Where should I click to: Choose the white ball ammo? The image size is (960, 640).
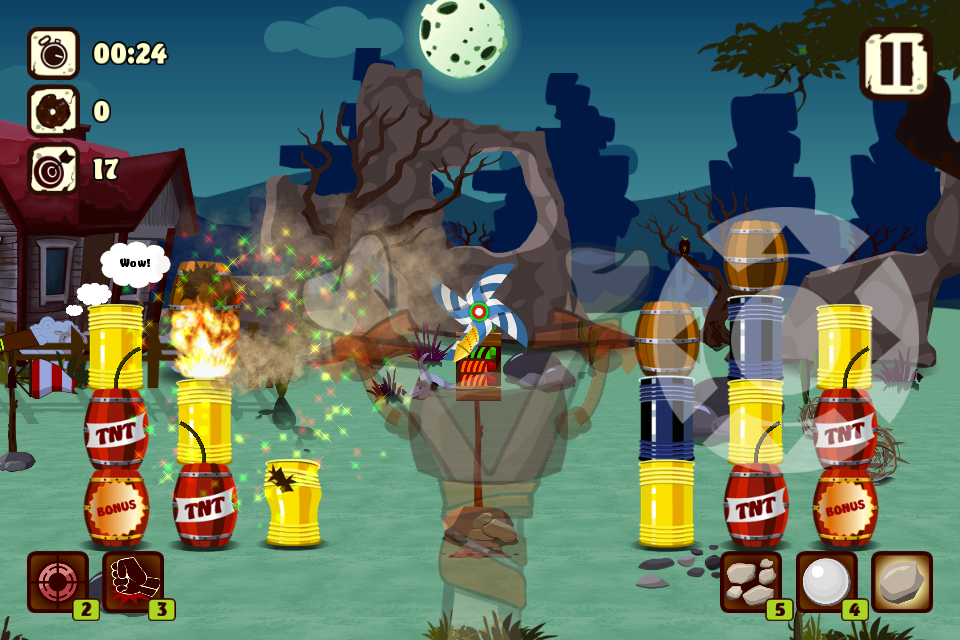point(827,582)
